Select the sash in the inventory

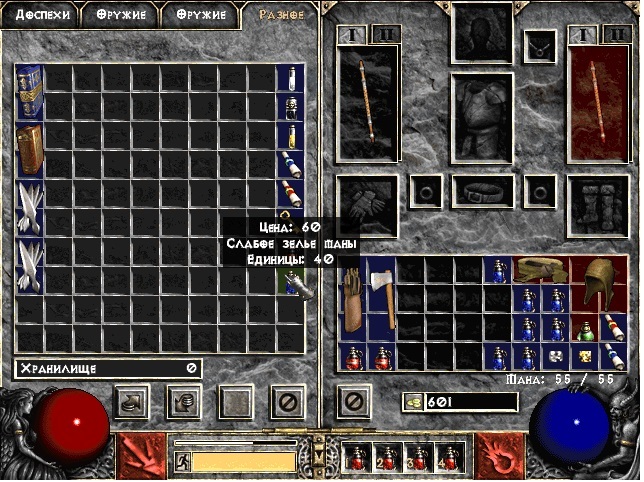[541, 270]
